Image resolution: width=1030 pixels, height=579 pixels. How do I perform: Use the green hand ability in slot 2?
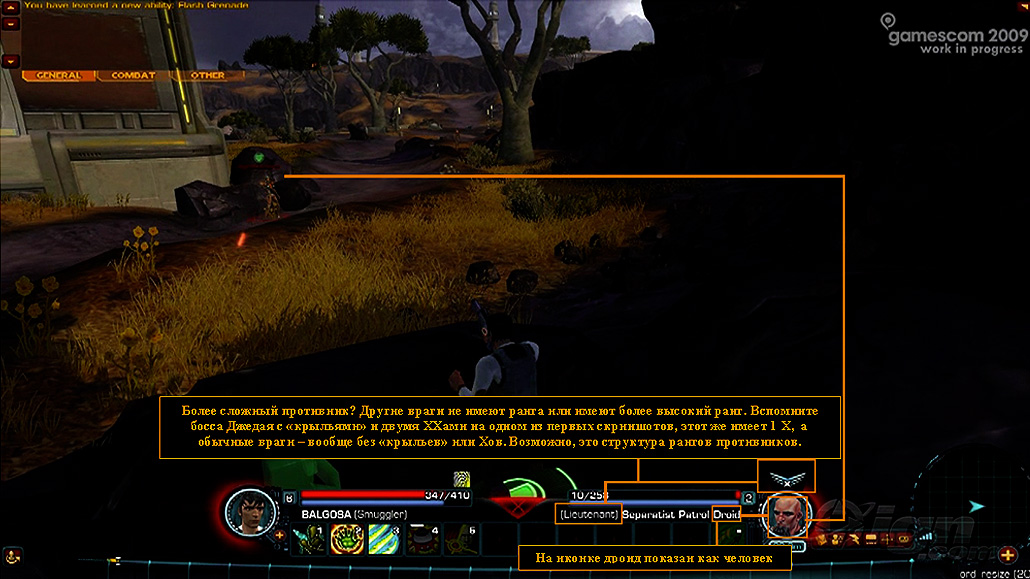pyautogui.click(x=346, y=539)
